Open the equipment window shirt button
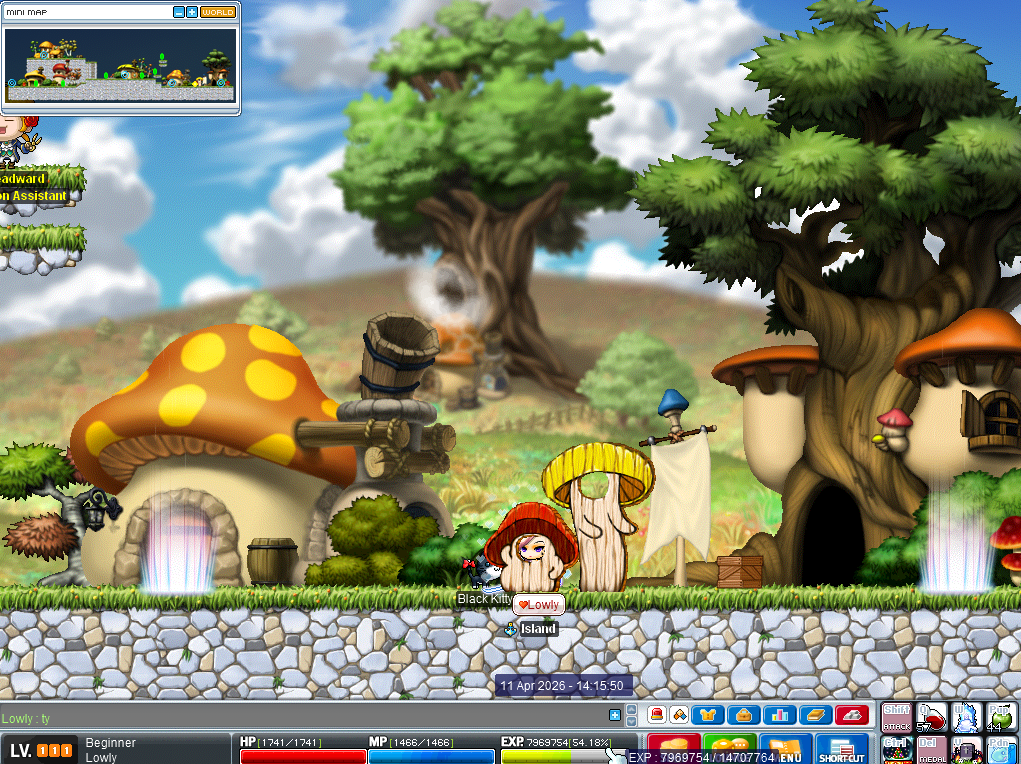This screenshot has height=764, width=1021. click(709, 714)
